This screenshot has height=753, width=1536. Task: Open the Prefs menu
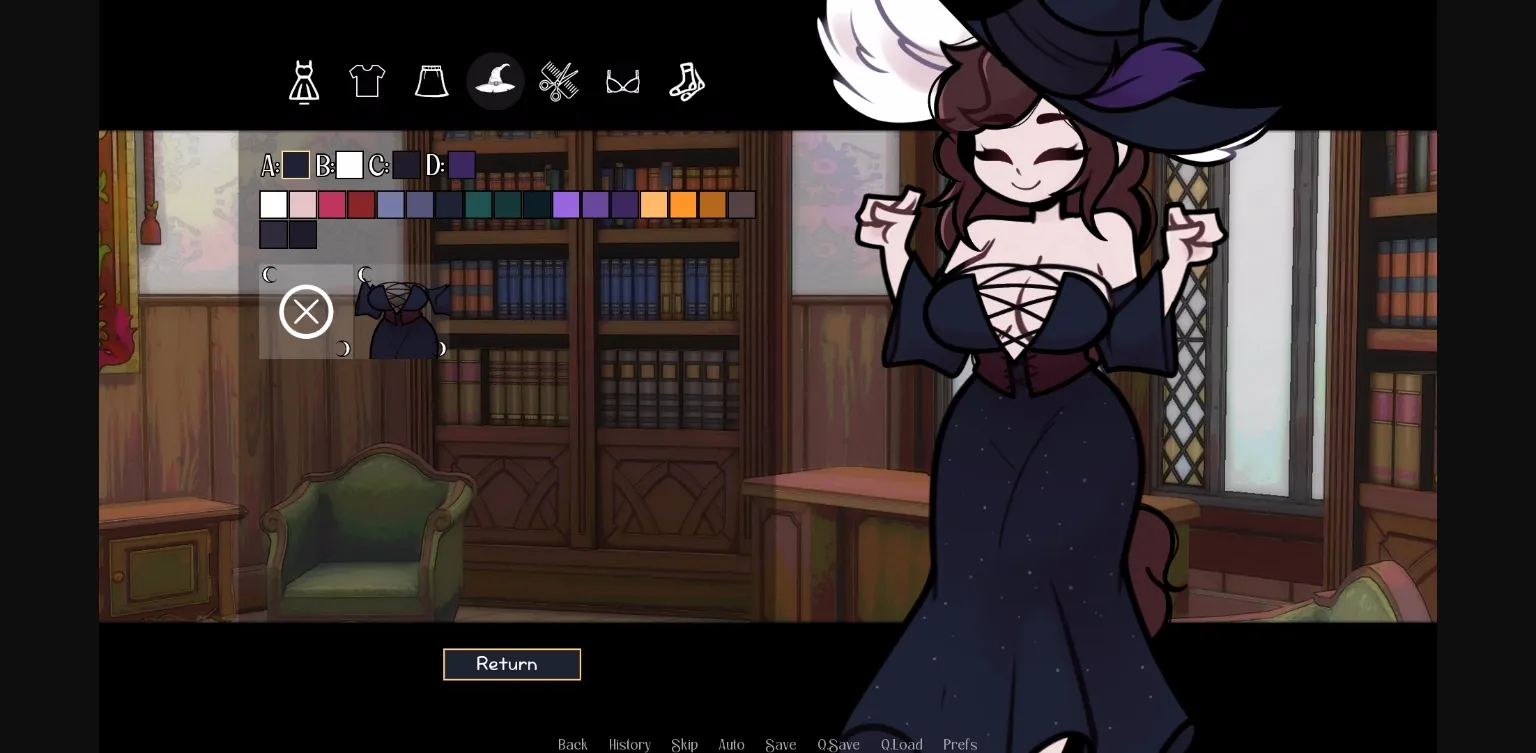(x=959, y=744)
